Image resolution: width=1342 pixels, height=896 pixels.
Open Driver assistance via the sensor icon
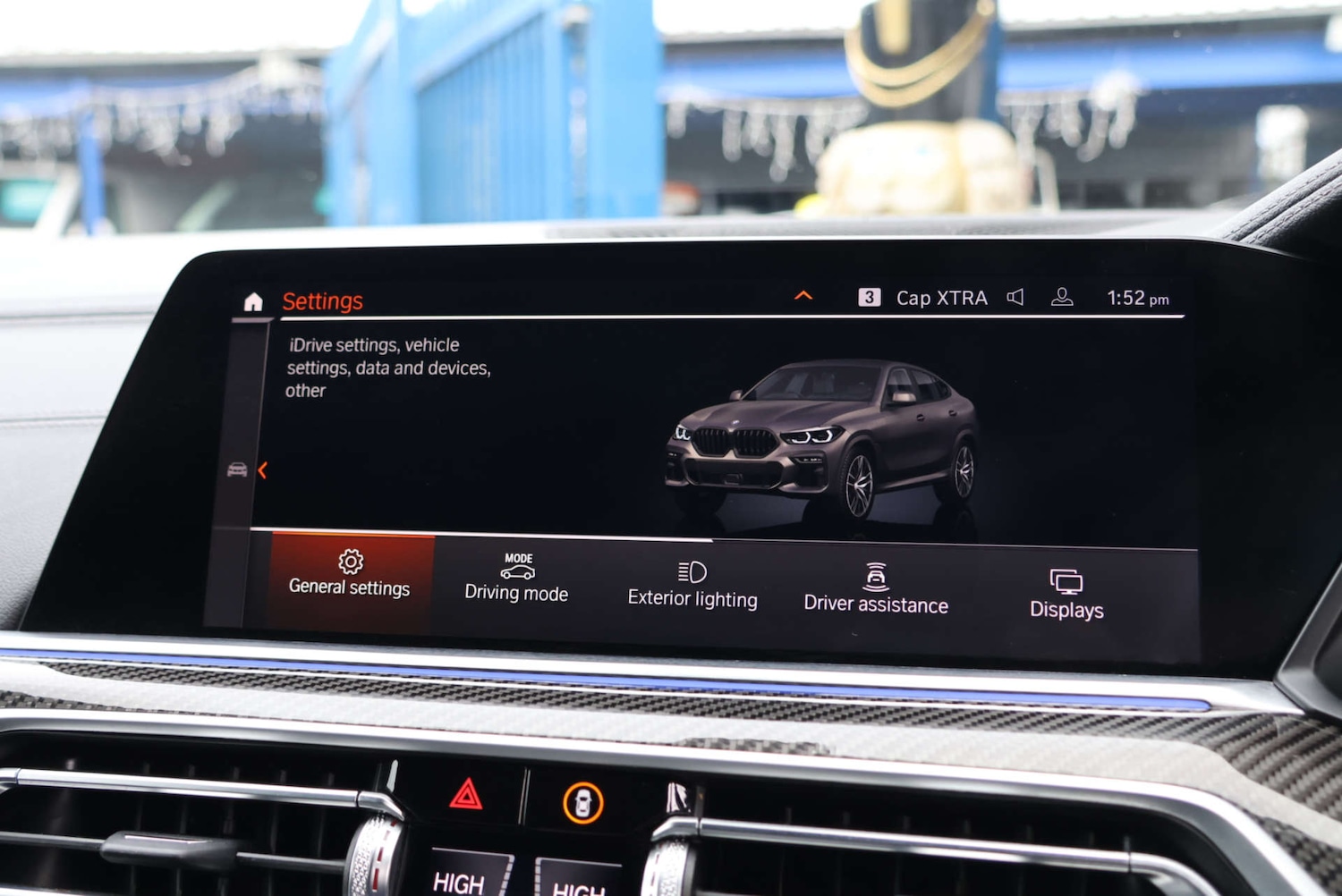click(874, 575)
